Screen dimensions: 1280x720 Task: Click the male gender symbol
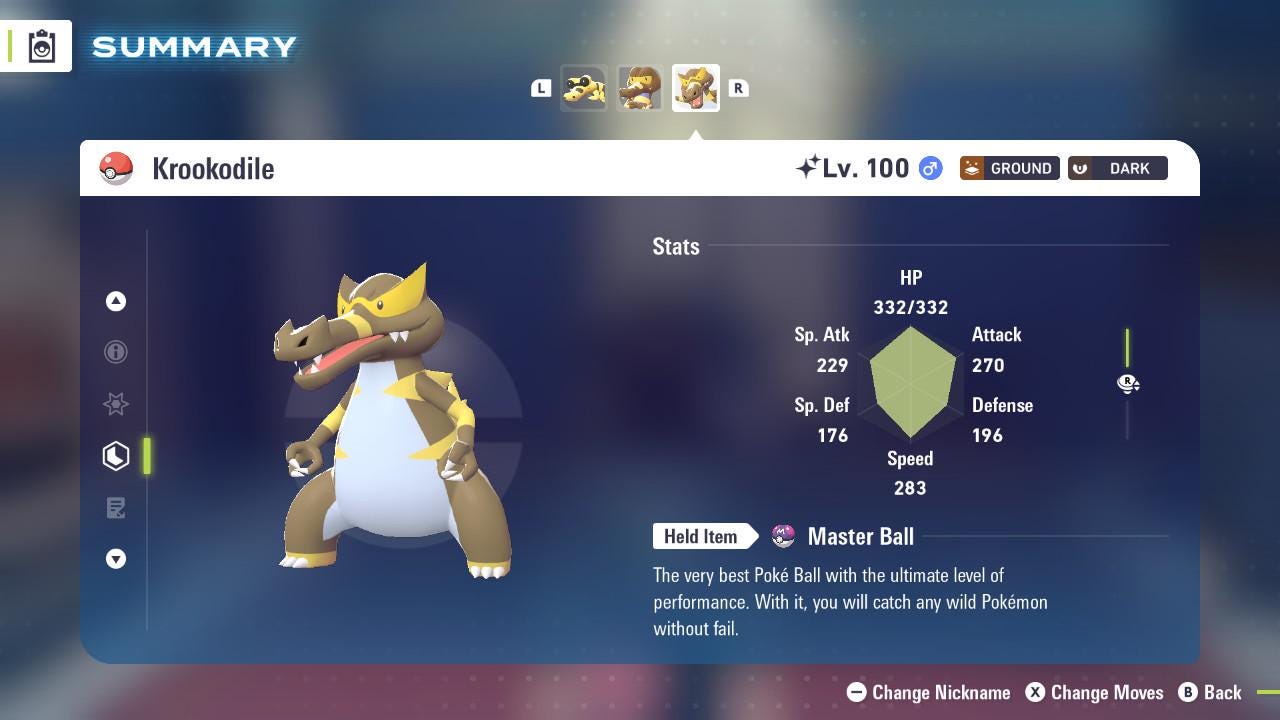[930, 169]
